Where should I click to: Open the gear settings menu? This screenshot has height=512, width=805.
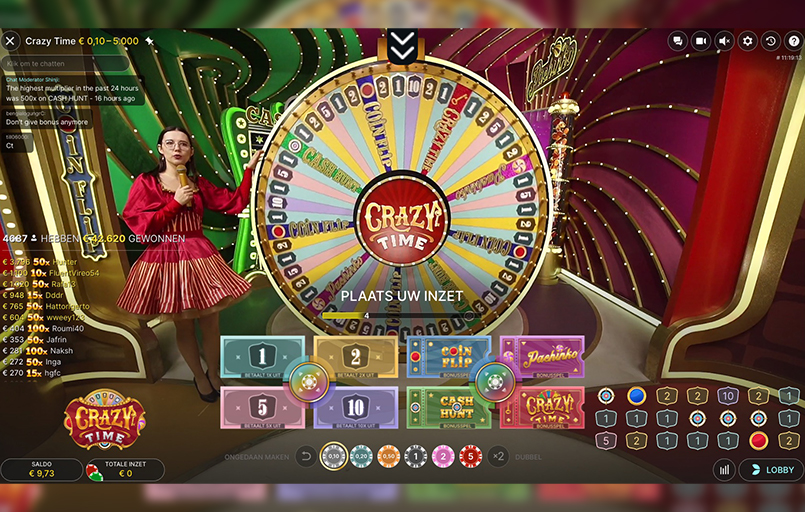(x=747, y=41)
